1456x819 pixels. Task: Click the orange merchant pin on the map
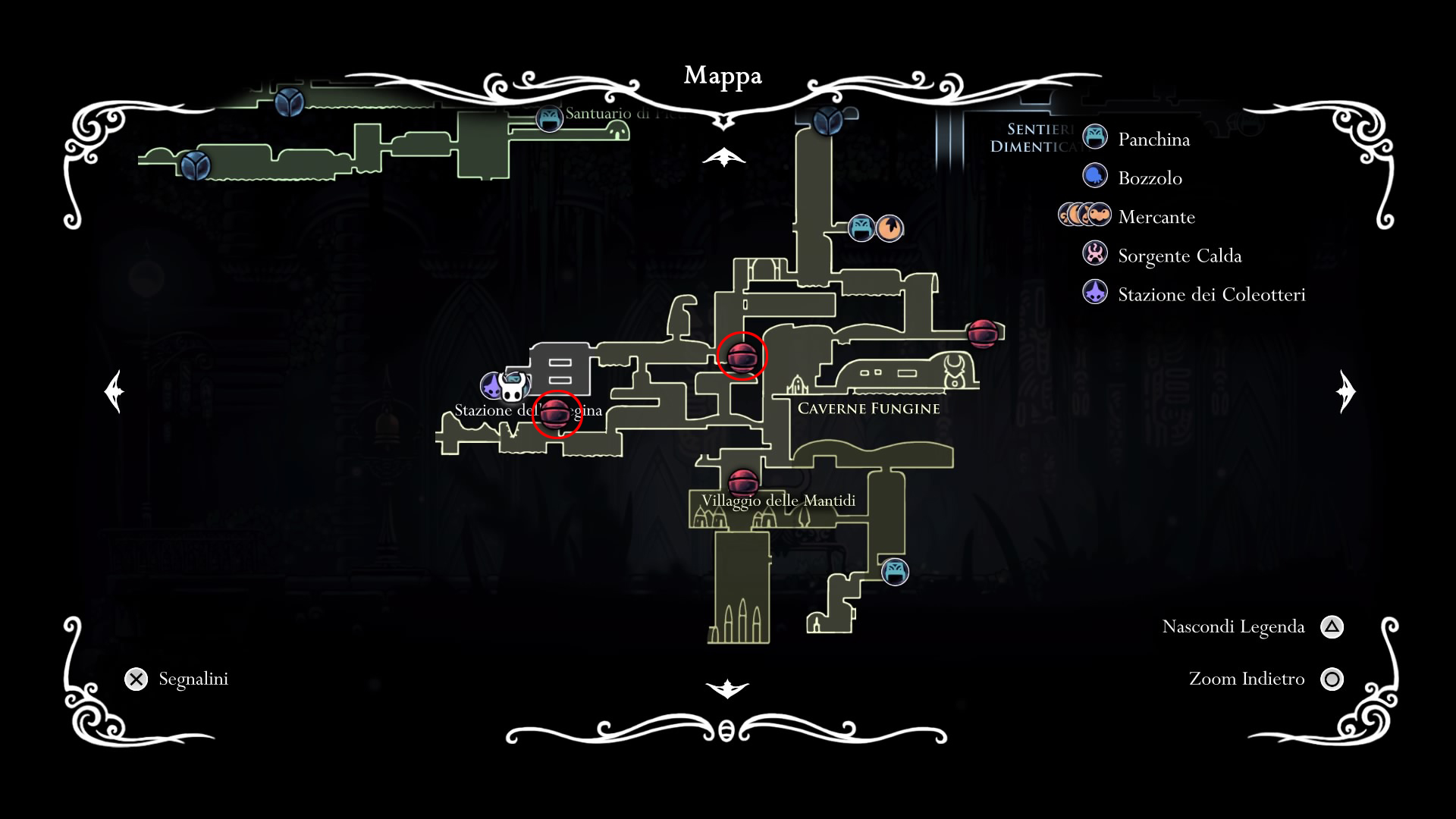coord(890,227)
